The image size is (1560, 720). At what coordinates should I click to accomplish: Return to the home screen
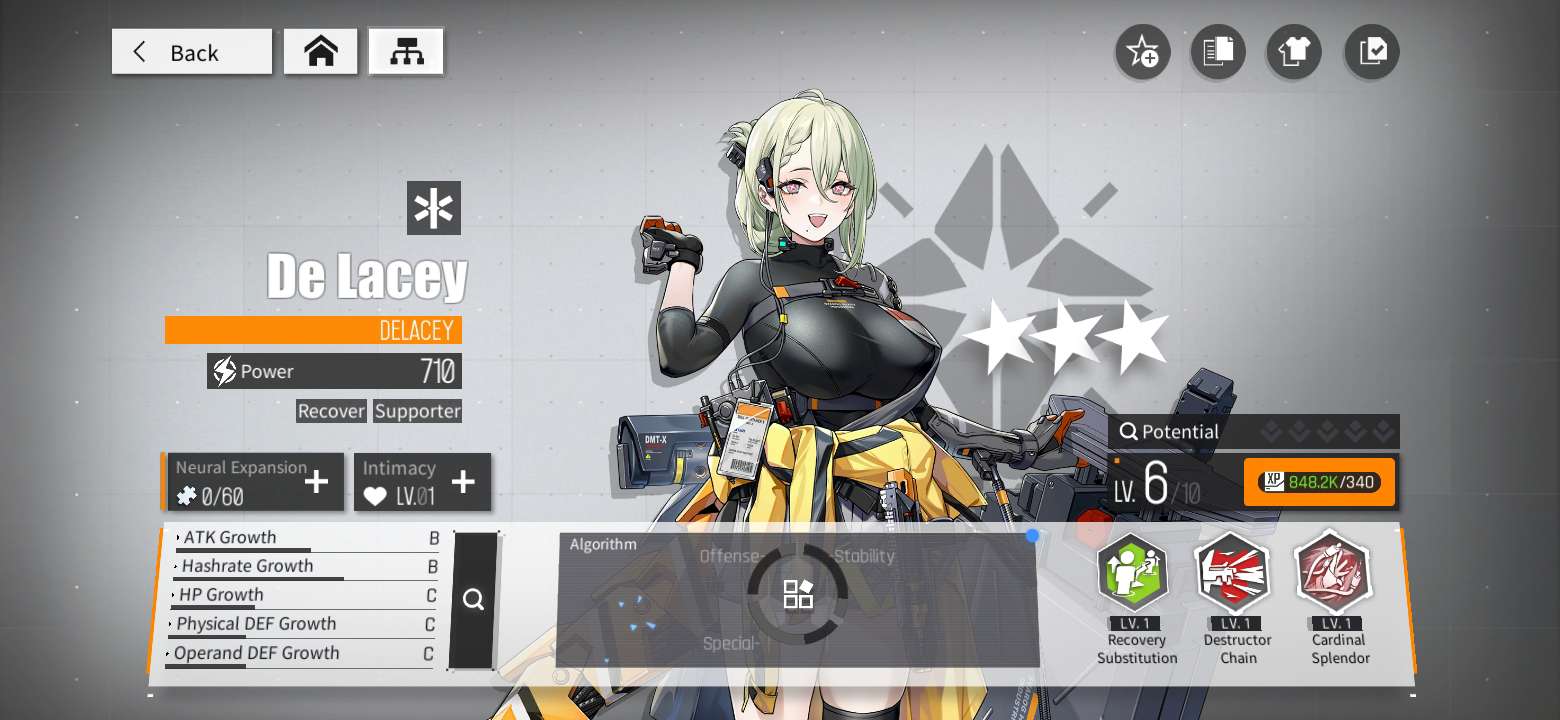pyautogui.click(x=320, y=52)
